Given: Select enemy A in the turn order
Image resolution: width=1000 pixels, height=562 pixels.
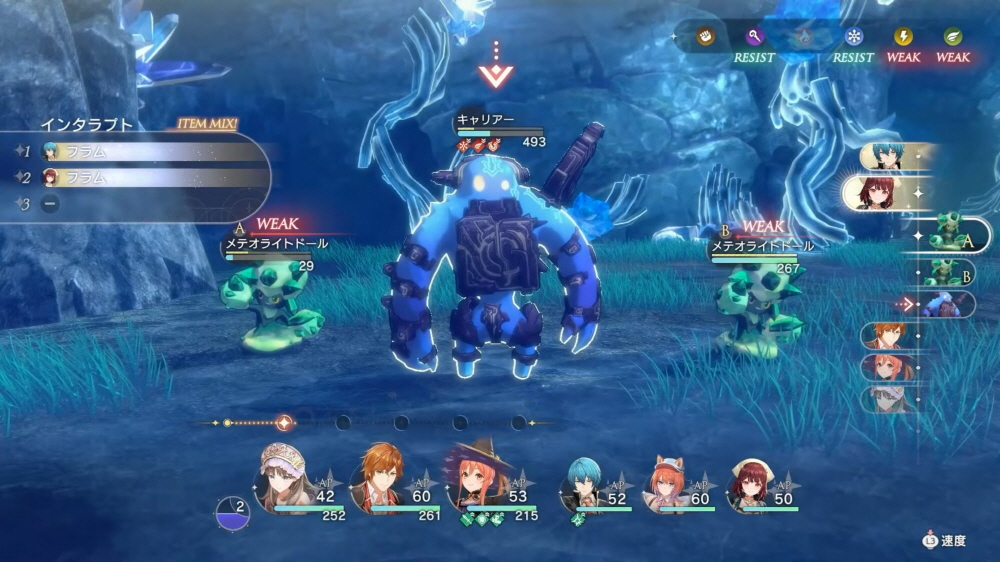Looking at the screenshot, I should 948,236.
